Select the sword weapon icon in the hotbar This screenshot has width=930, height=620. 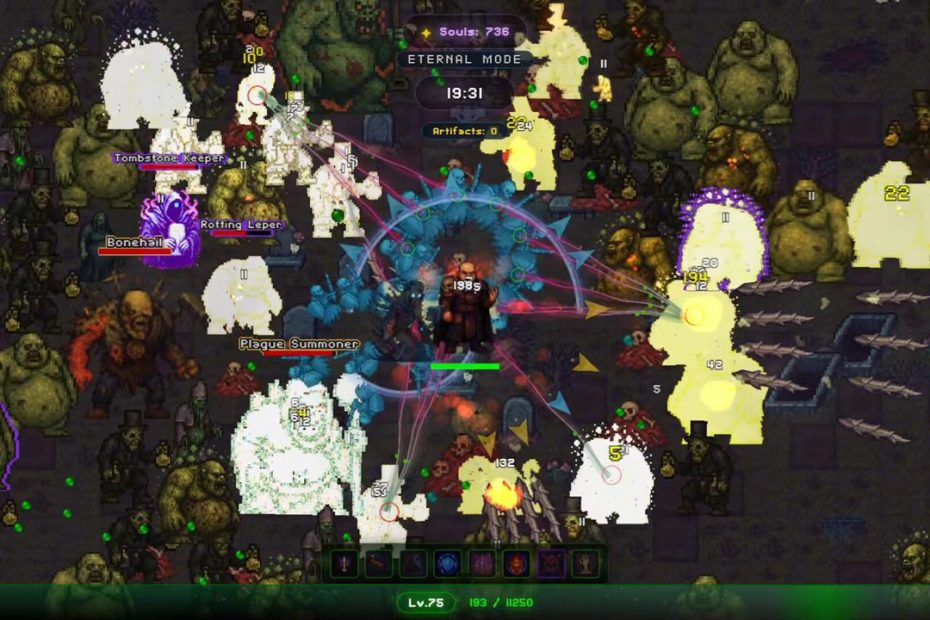coord(344,564)
